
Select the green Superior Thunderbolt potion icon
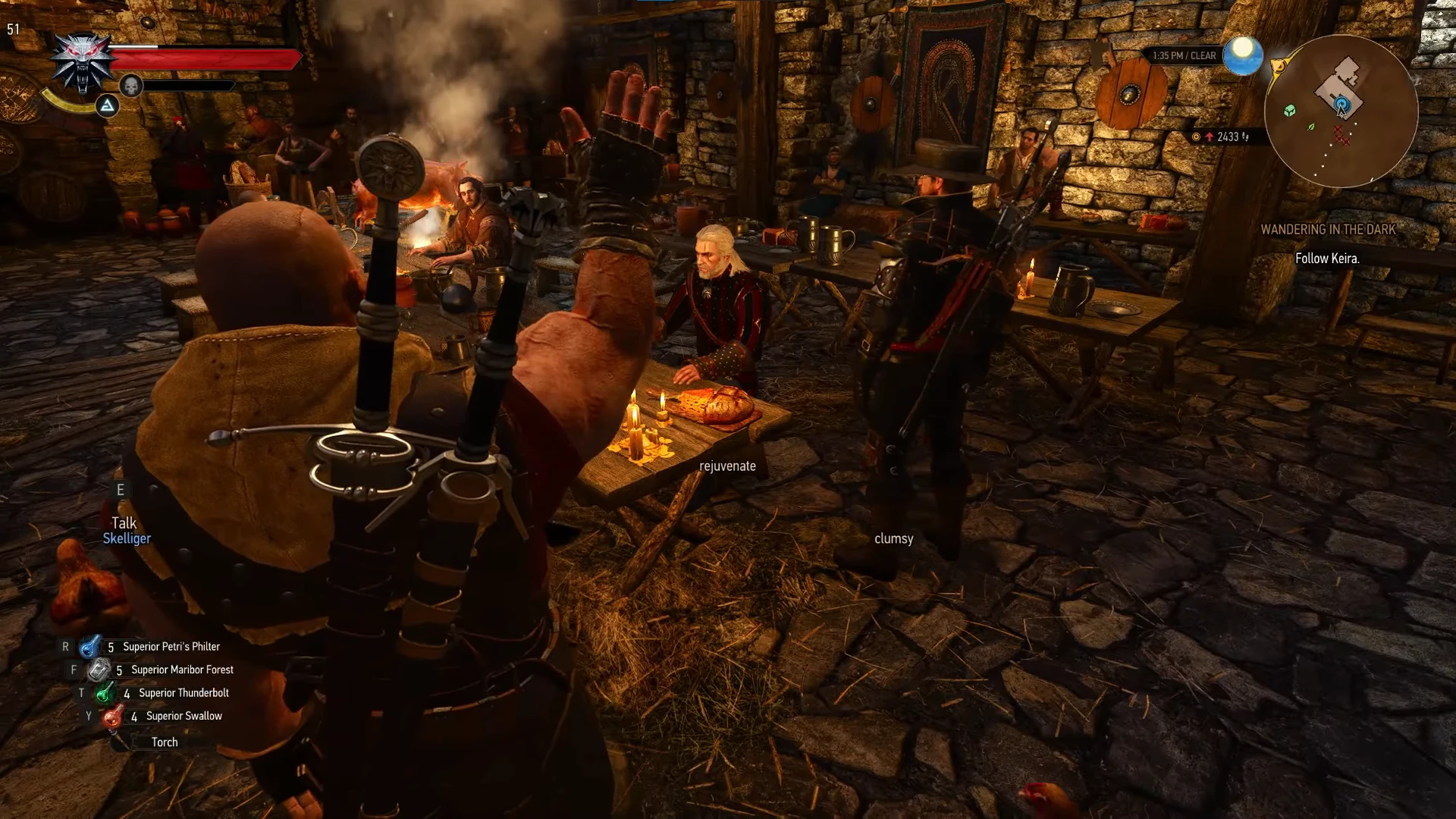point(105,692)
